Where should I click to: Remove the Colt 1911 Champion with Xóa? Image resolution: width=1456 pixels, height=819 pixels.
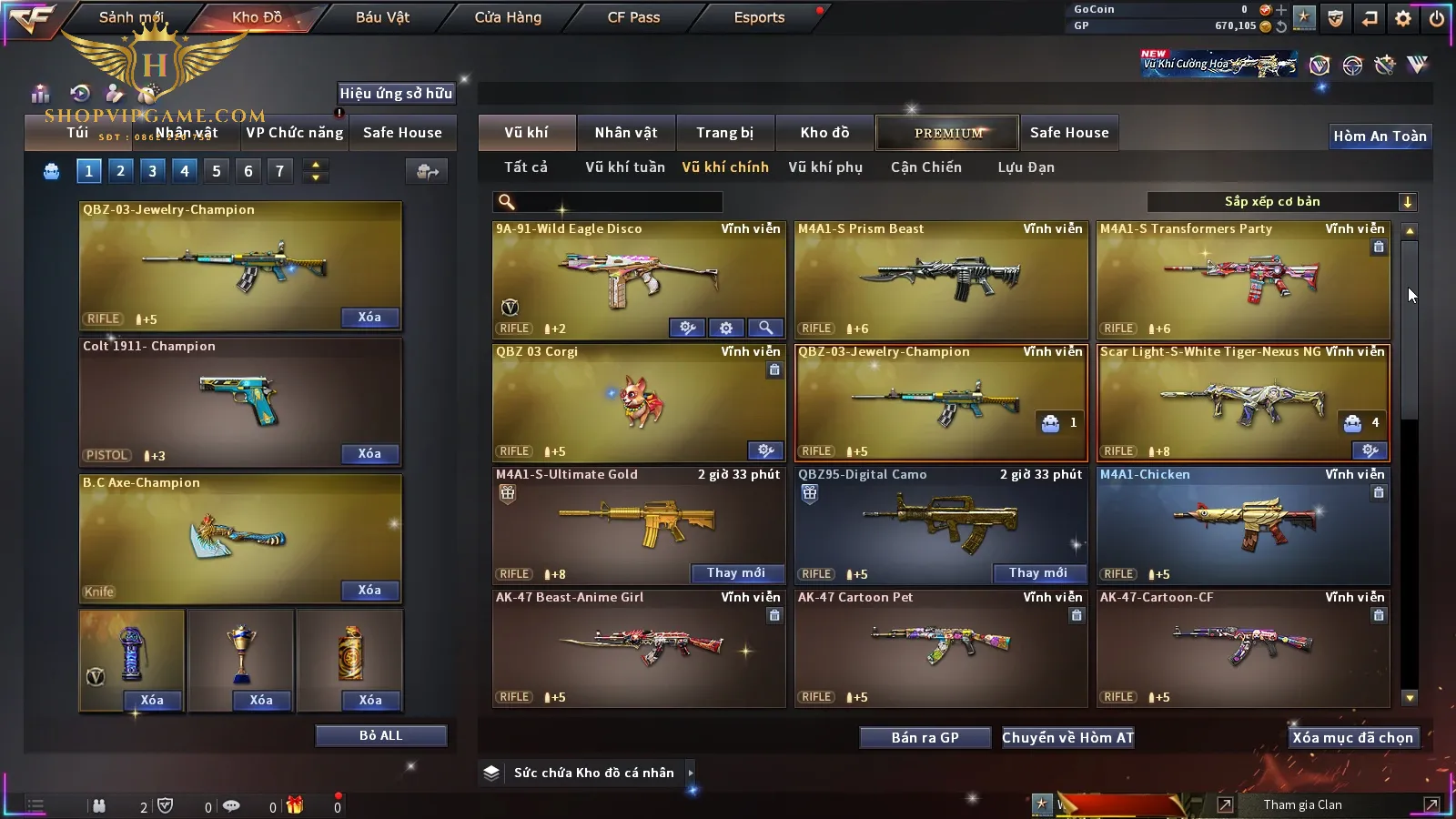point(369,454)
